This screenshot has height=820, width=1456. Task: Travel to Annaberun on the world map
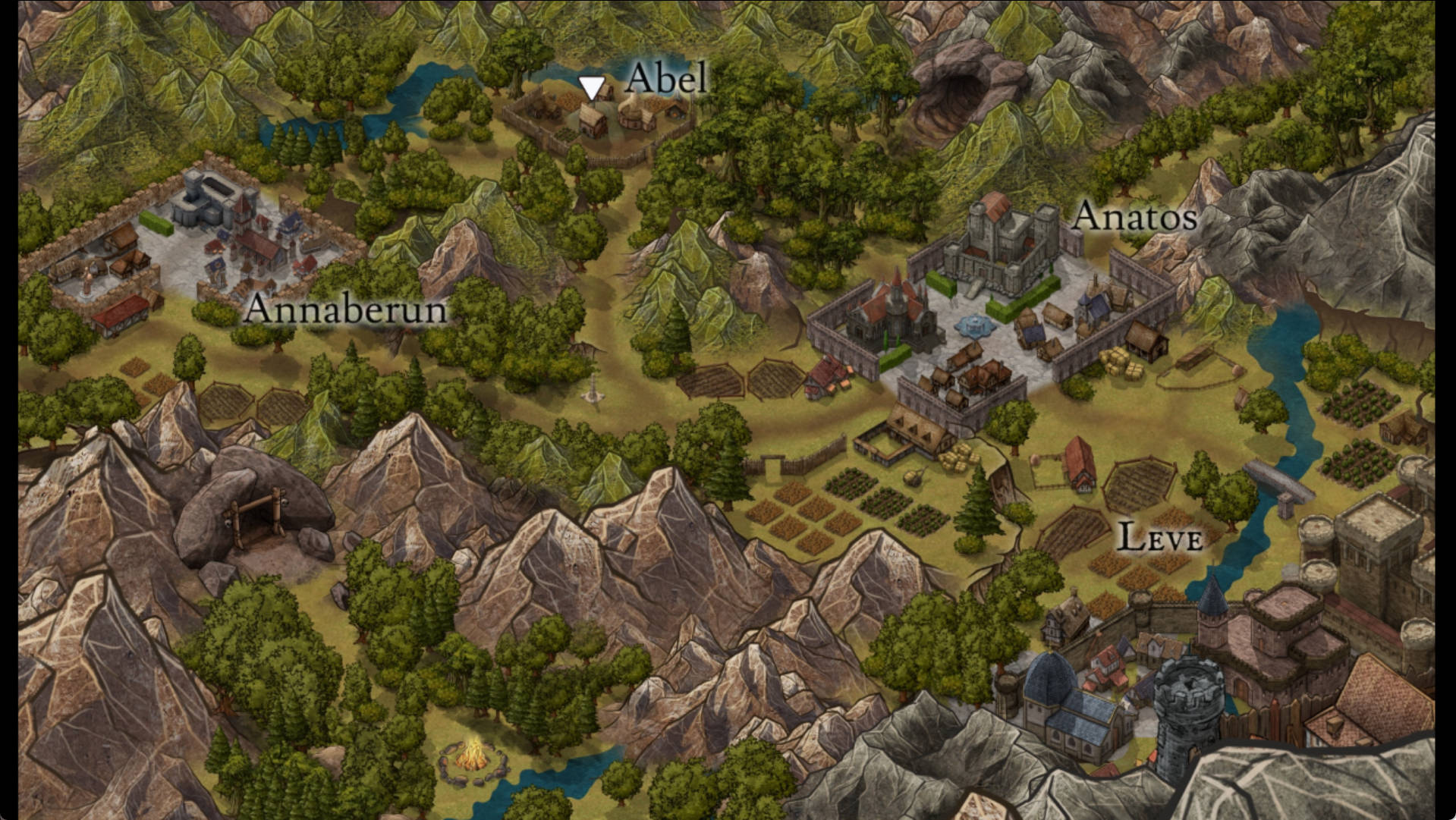point(345,309)
